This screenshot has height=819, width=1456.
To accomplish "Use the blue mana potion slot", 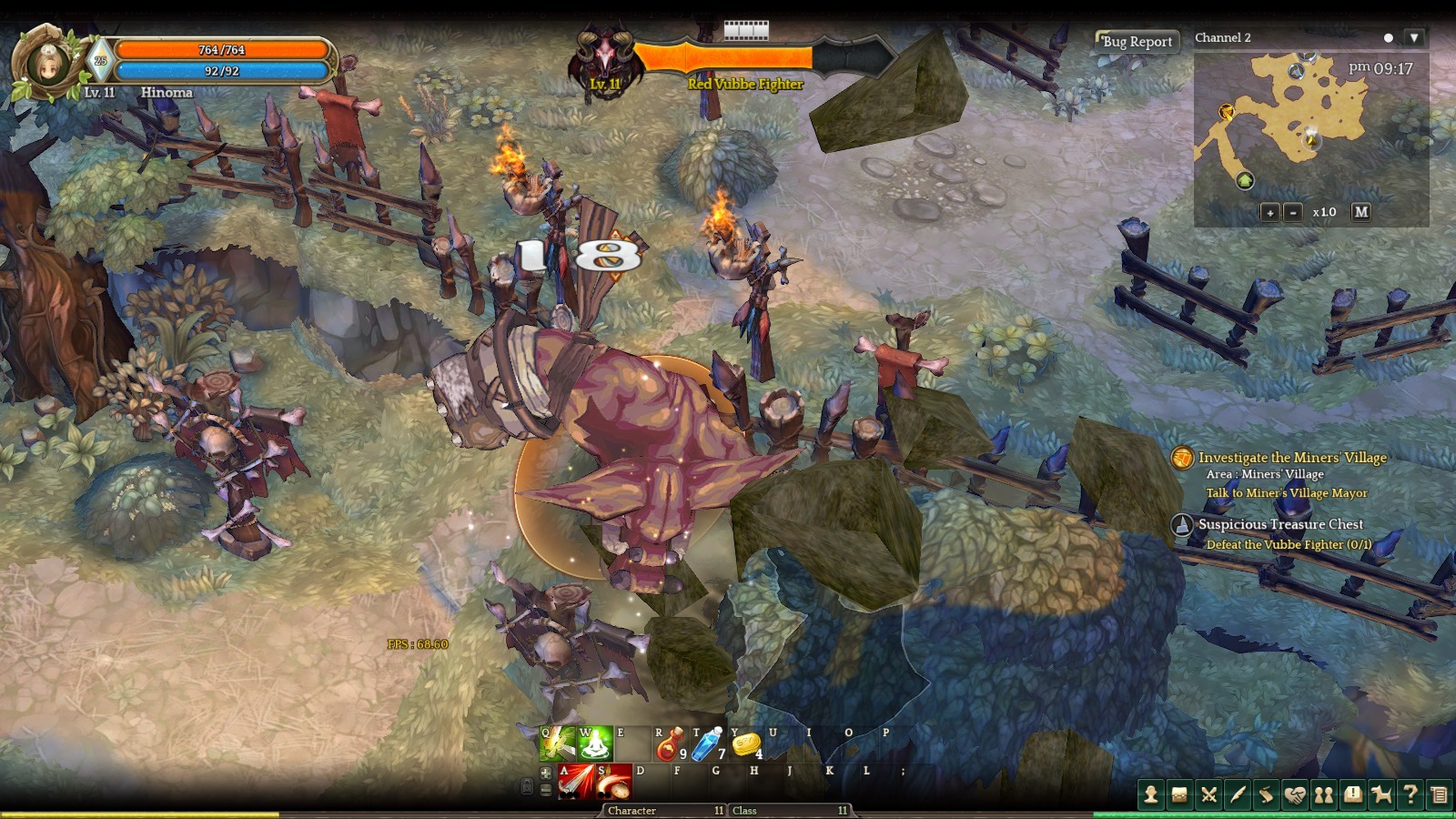I will [707, 744].
